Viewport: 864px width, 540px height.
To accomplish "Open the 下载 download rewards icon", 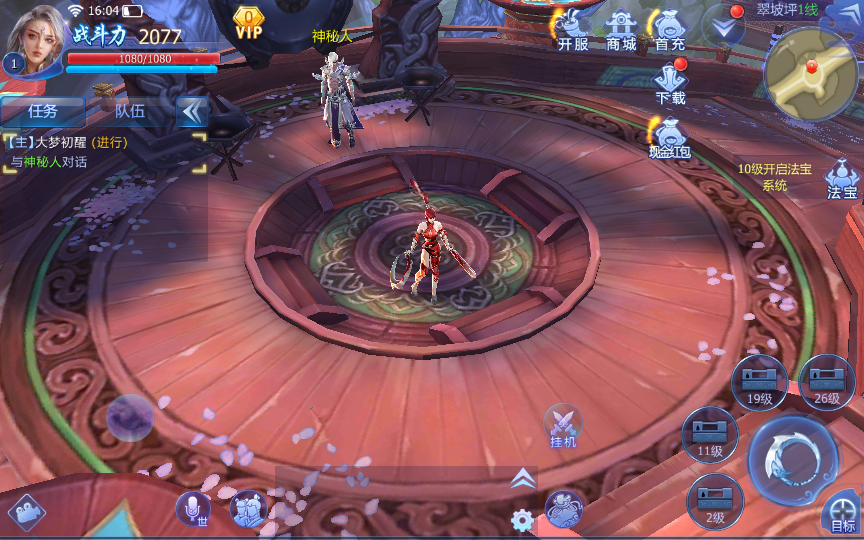I will click(x=670, y=82).
